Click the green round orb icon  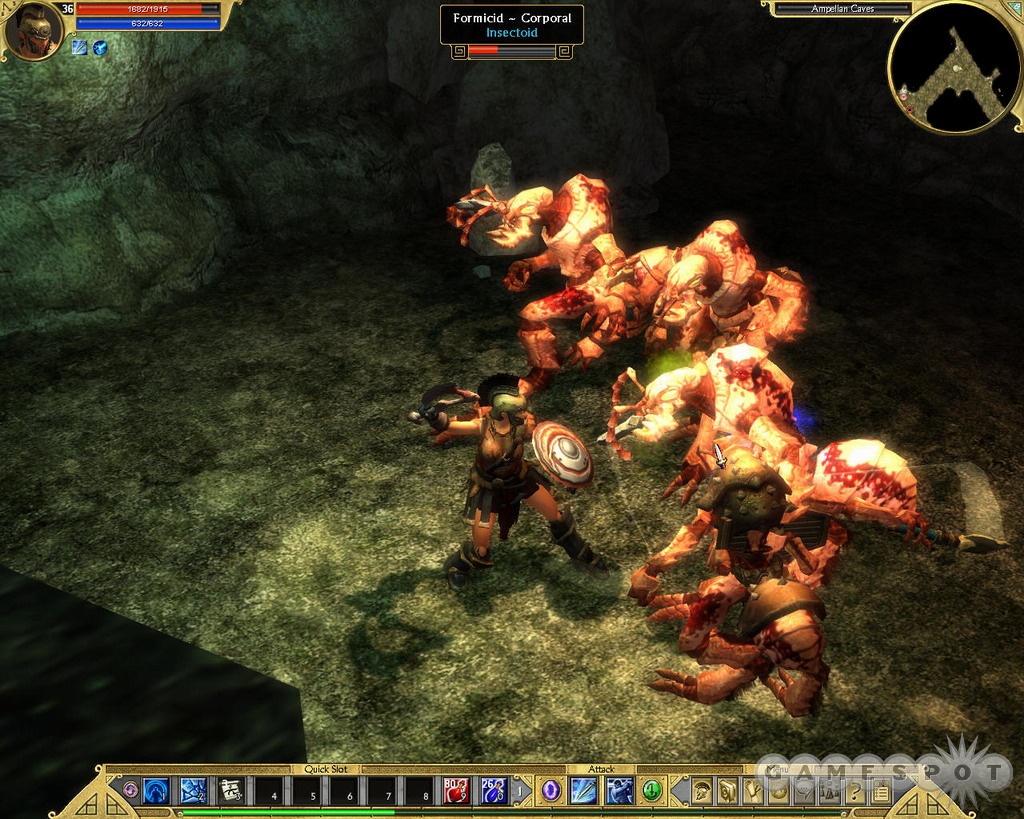point(652,791)
